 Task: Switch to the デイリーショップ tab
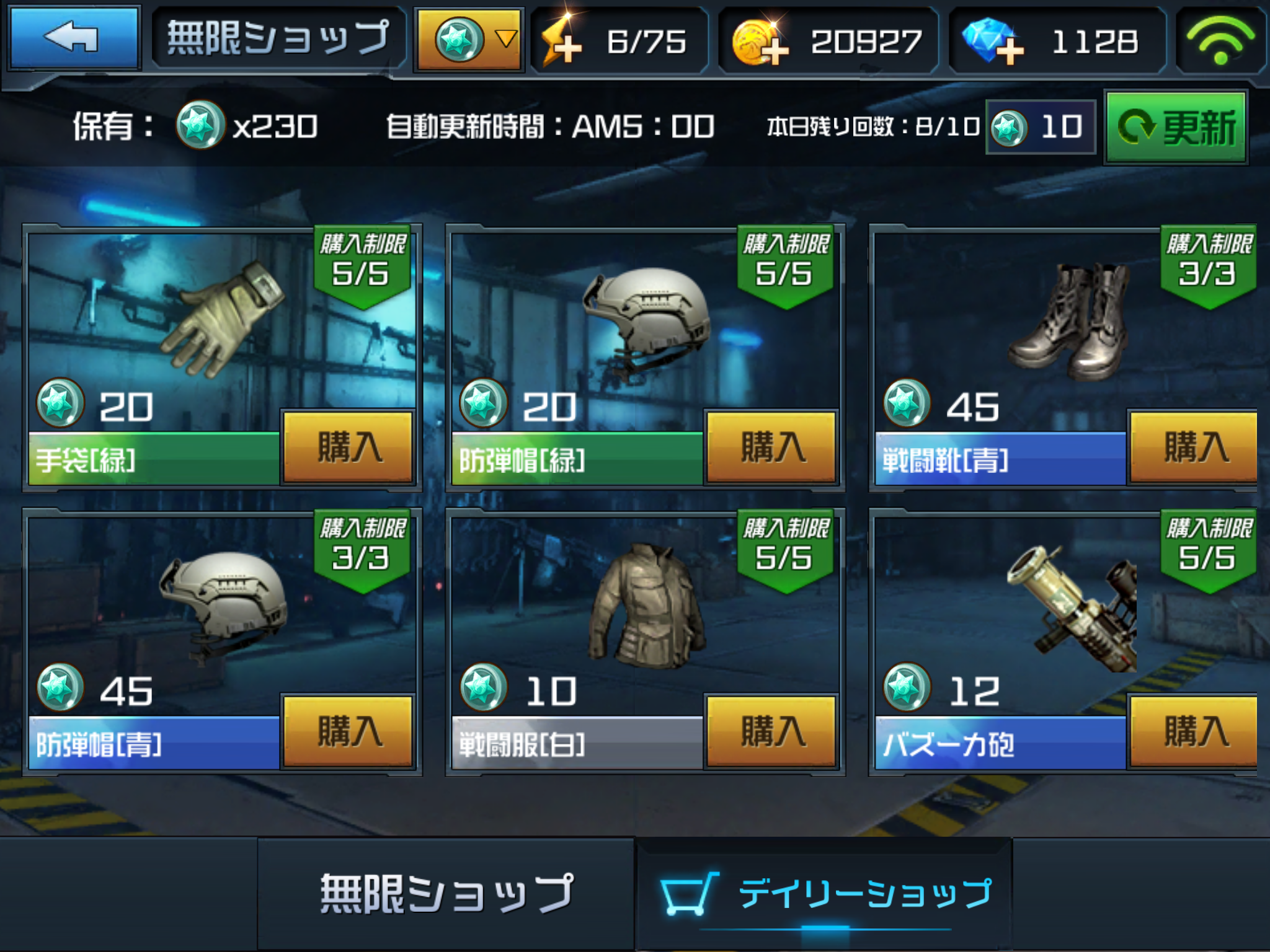tap(825, 894)
